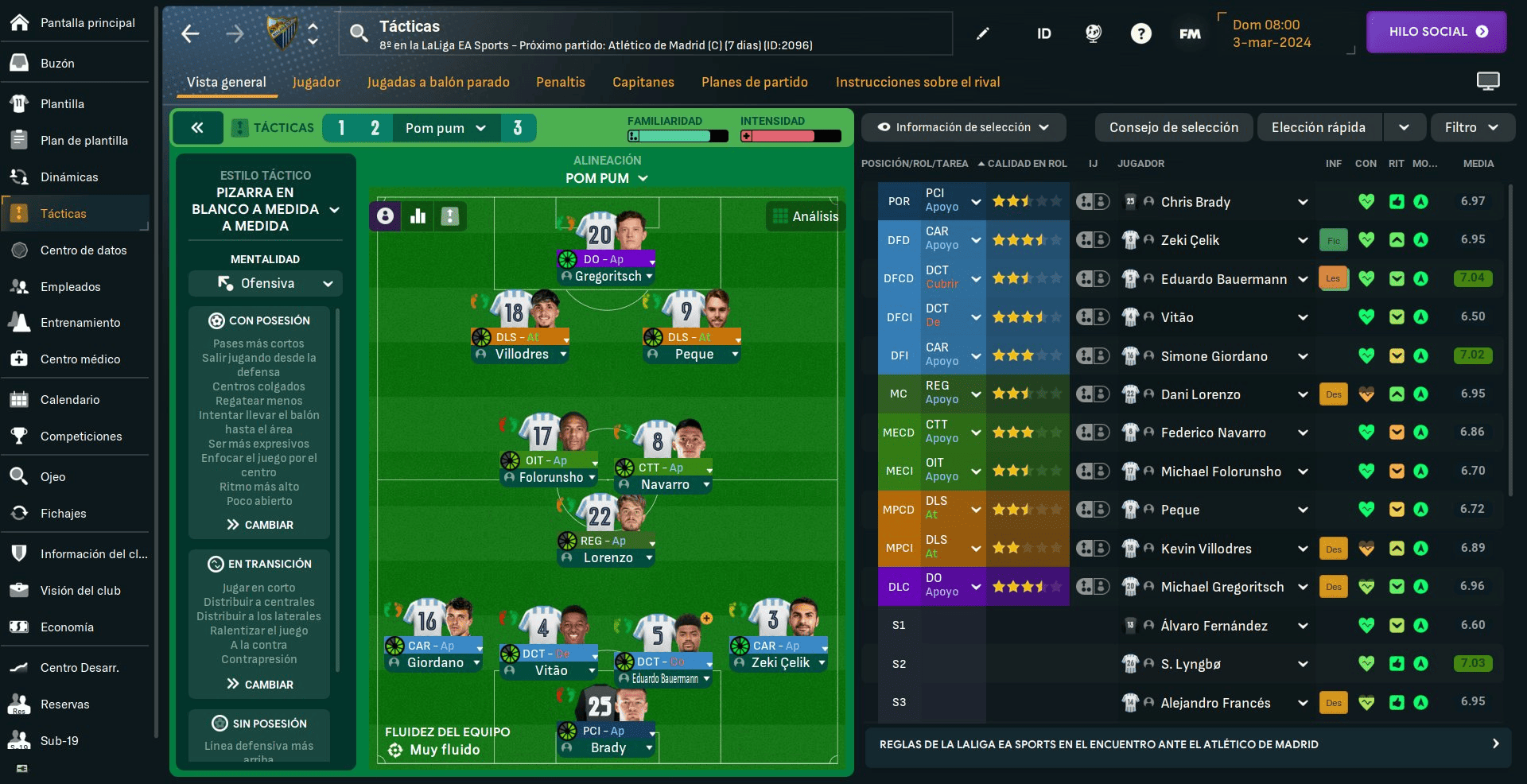This screenshot has height=784, width=1527.
Task: Expand the Información de selección dropdown
Action: (962, 127)
